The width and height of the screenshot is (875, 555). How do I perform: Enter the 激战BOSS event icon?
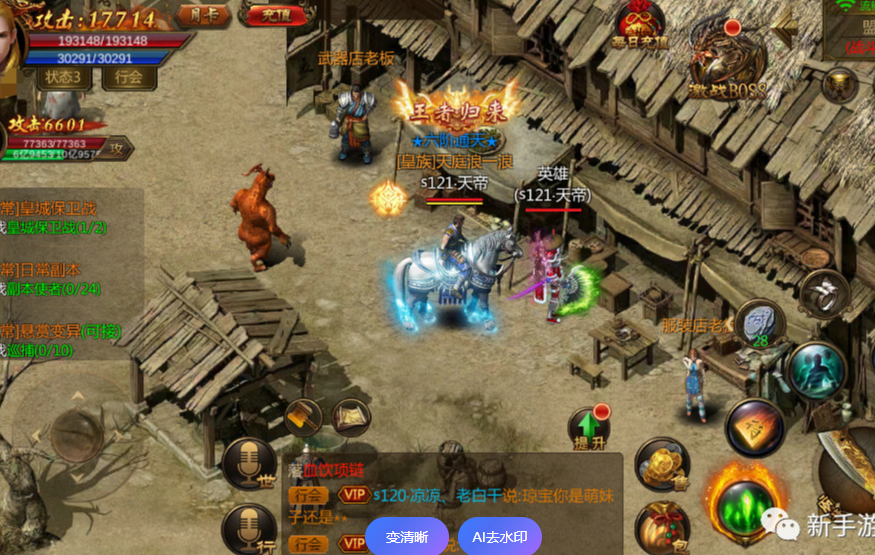pos(727,67)
